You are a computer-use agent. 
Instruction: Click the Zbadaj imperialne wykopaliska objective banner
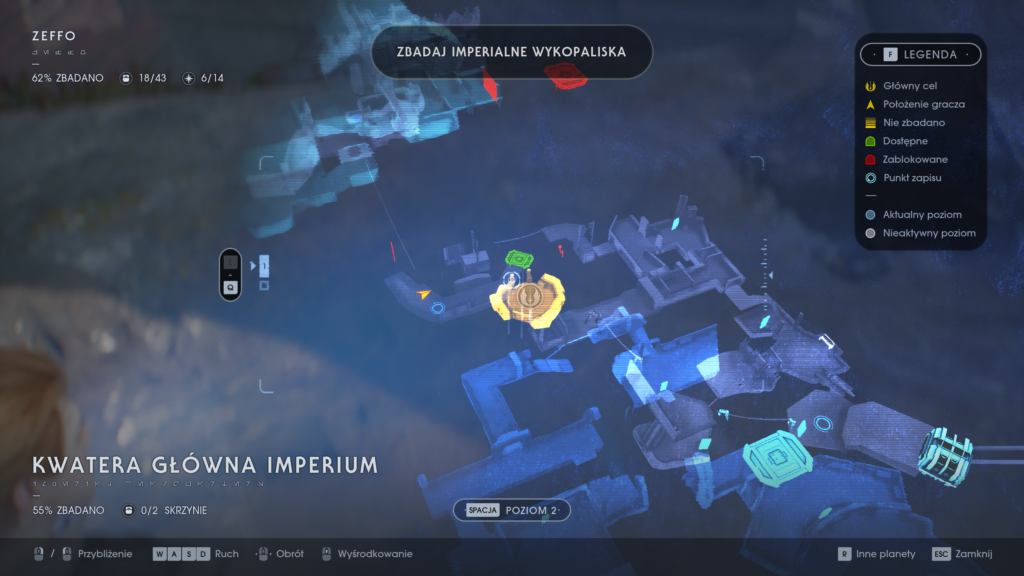(510, 51)
